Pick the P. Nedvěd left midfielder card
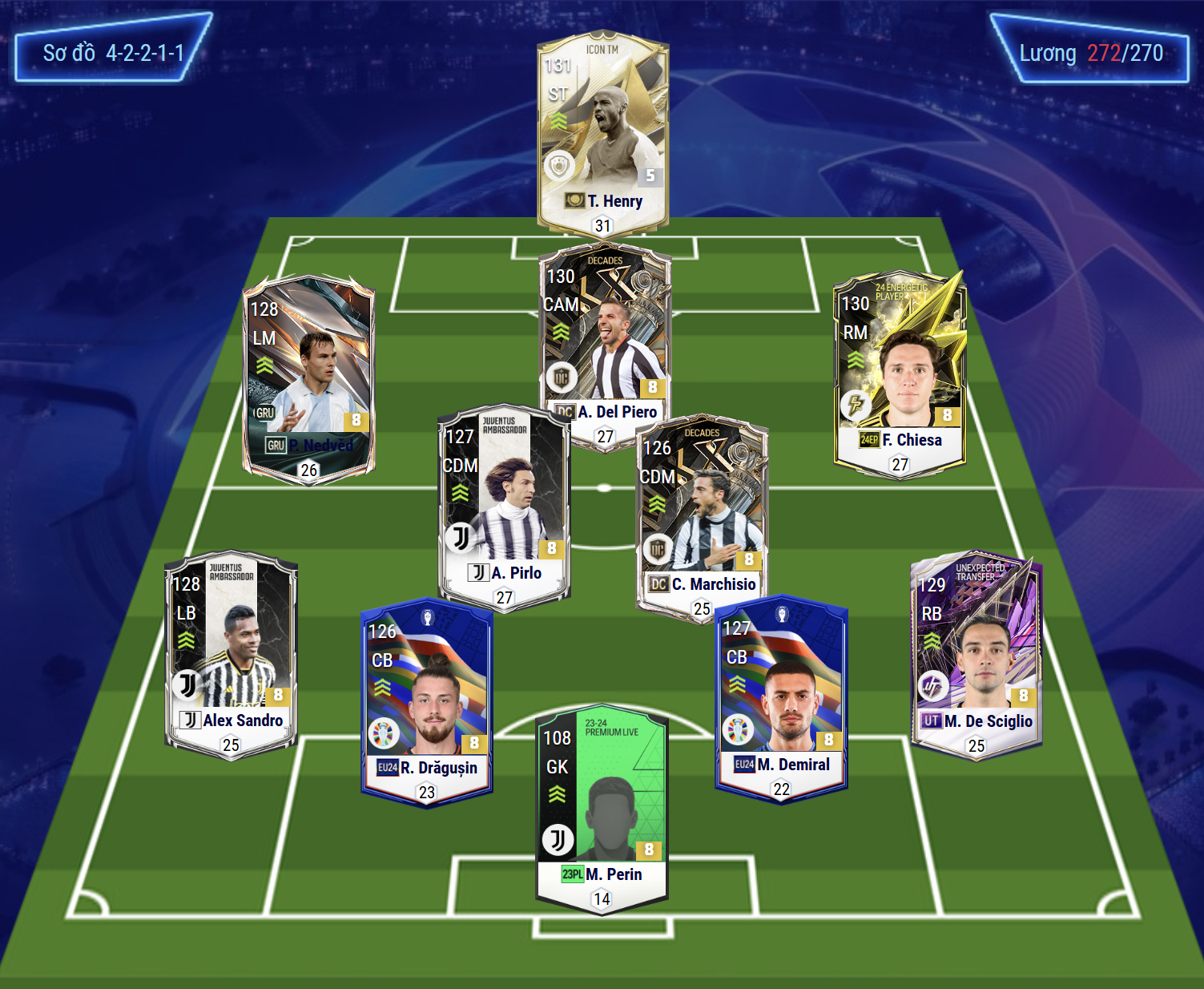The height and width of the screenshot is (989, 1204). click(308, 377)
